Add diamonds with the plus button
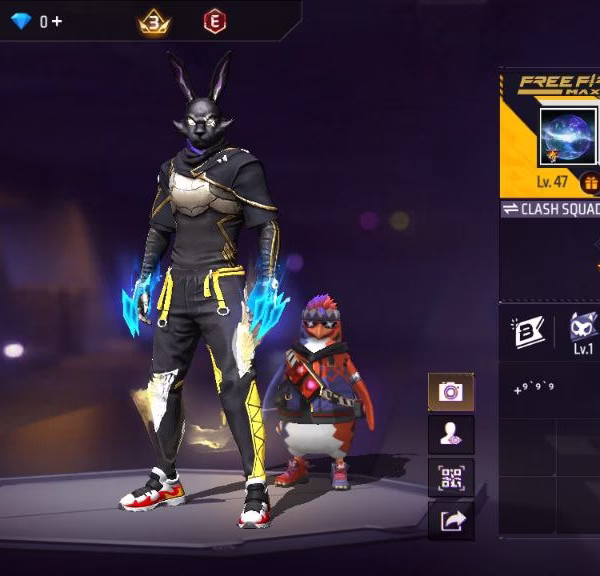This screenshot has width=600, height=576. point(57,21)
